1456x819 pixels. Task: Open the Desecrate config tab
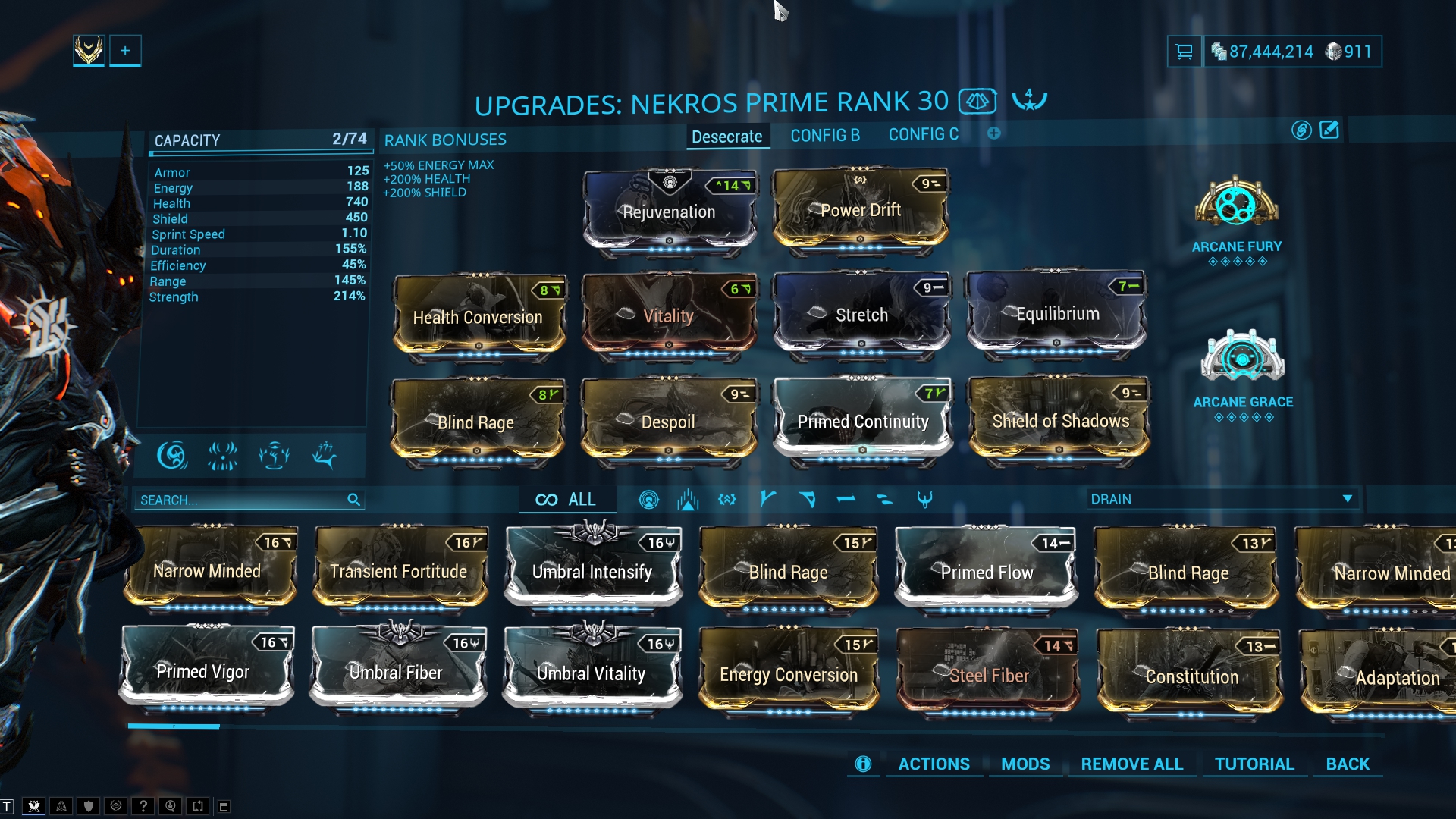726,136
